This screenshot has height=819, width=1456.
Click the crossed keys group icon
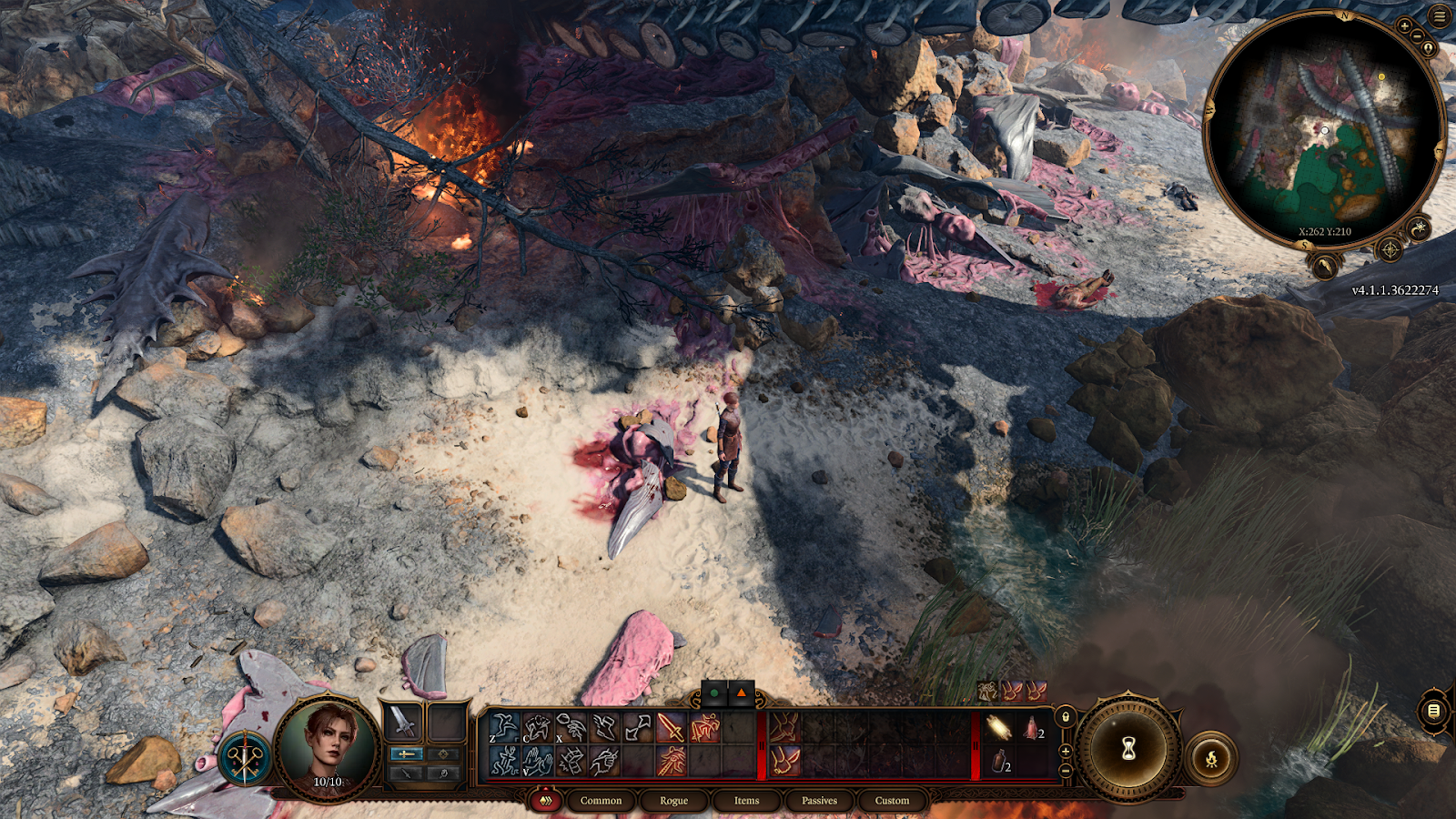pos(245,758)
